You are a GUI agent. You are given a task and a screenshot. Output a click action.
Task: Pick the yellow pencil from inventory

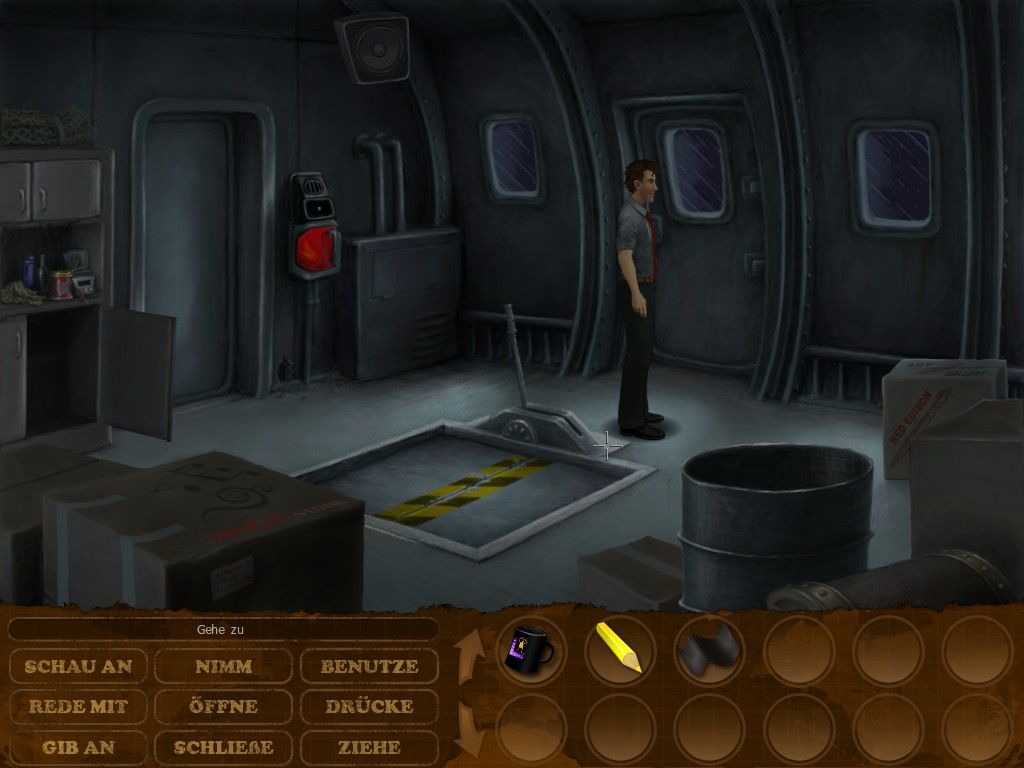tap(619, 648)
